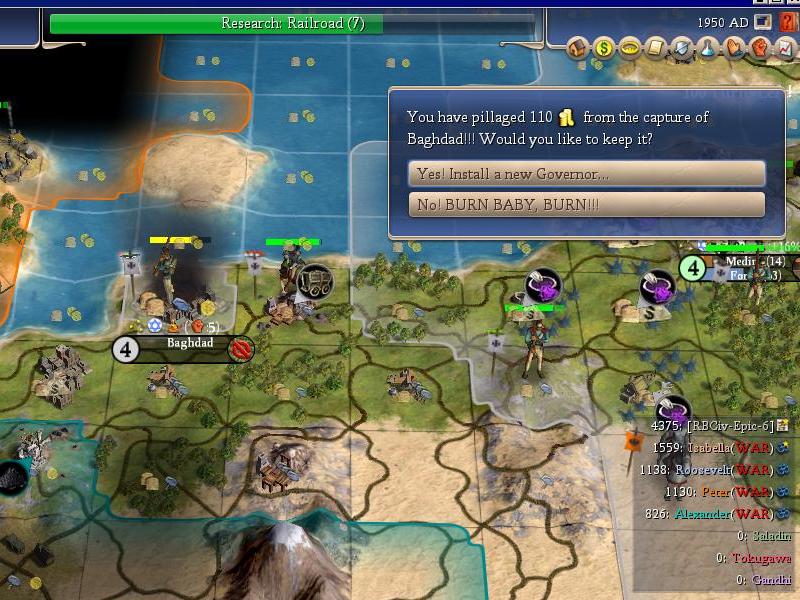The width and height of the screenshot is (800, 600).
Task: Open the Military Advisor shield icon
Action: coord(682,48)
